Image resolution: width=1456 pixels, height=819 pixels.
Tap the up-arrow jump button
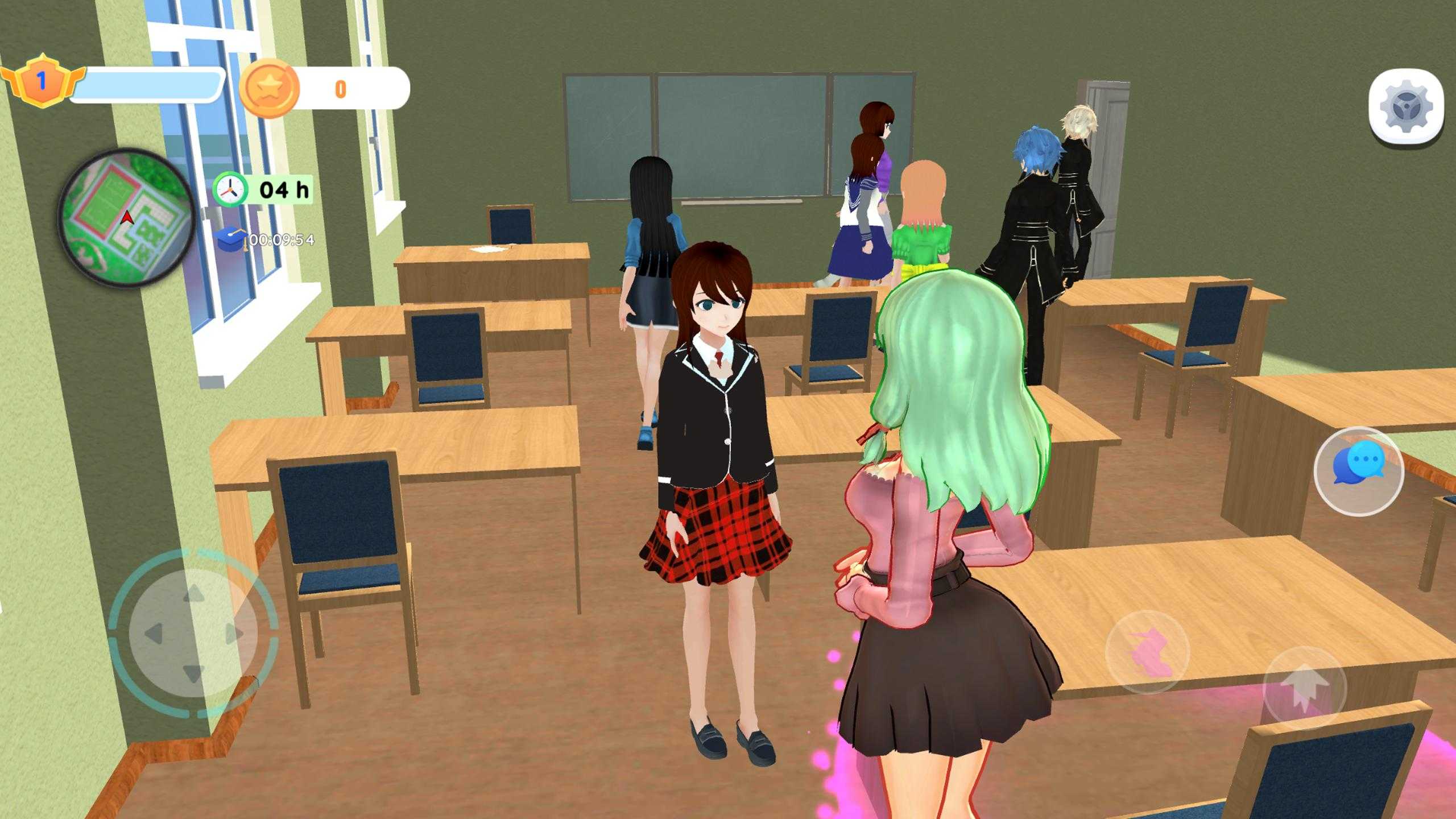[1304, 688]
